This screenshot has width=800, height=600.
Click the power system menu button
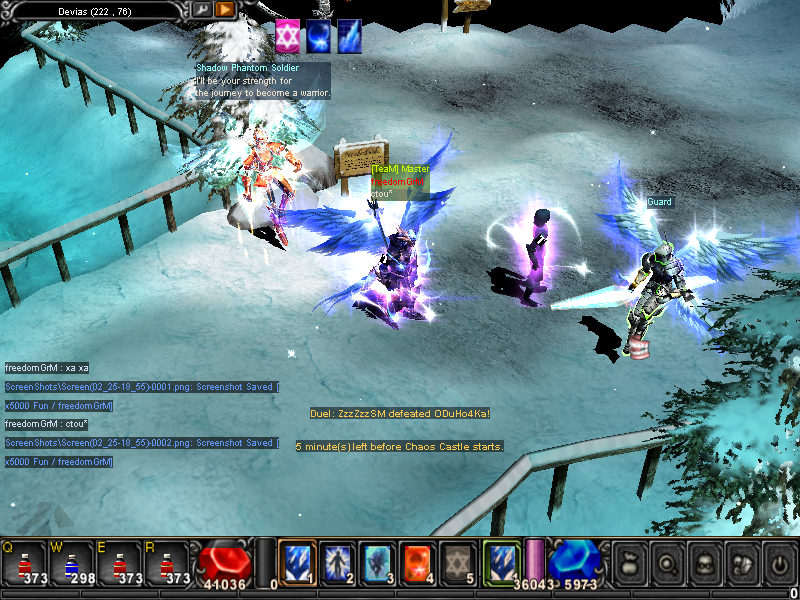779,562
